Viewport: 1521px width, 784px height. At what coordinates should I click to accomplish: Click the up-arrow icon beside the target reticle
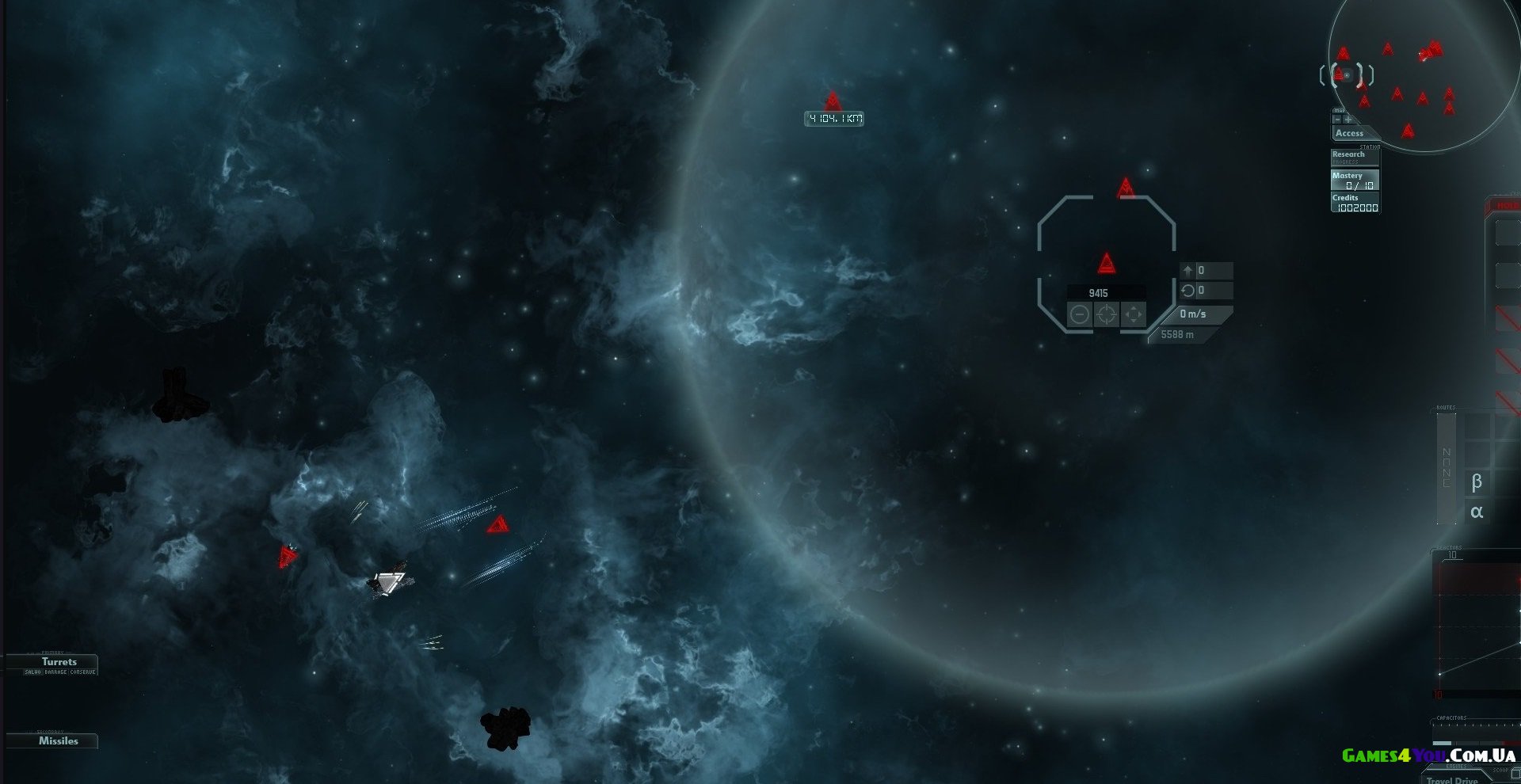point(1187,271)
